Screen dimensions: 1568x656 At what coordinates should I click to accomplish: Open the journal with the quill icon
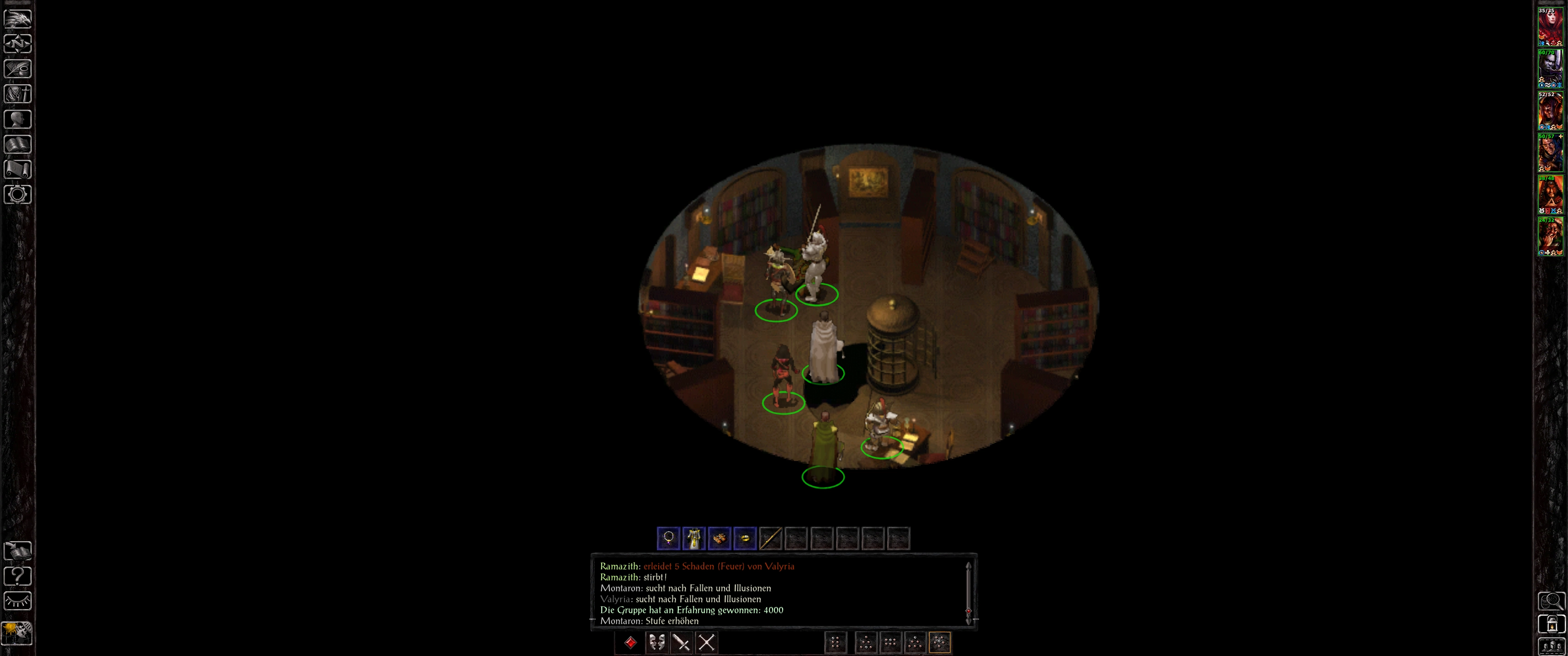coord(18,69)
